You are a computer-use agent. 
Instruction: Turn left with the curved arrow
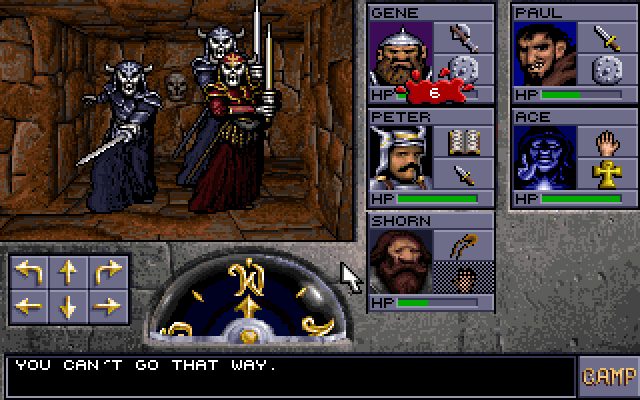(x=29, y=272)
